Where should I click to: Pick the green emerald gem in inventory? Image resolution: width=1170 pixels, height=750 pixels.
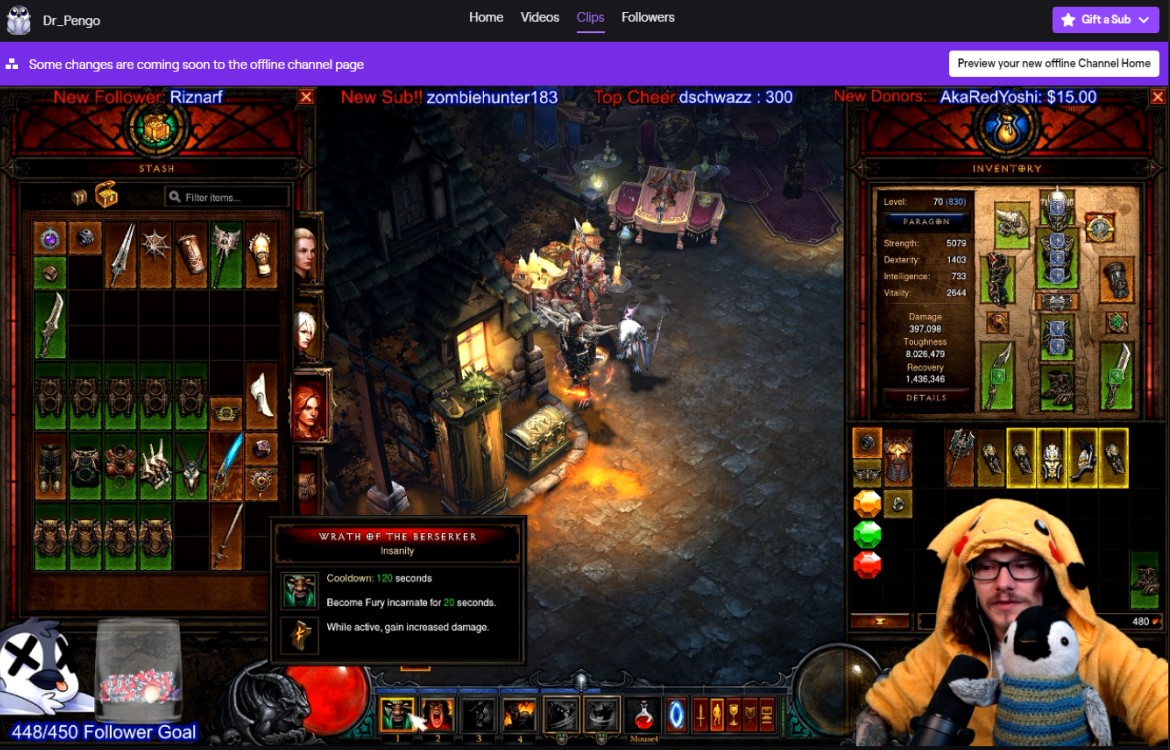(x=867, y=534)
